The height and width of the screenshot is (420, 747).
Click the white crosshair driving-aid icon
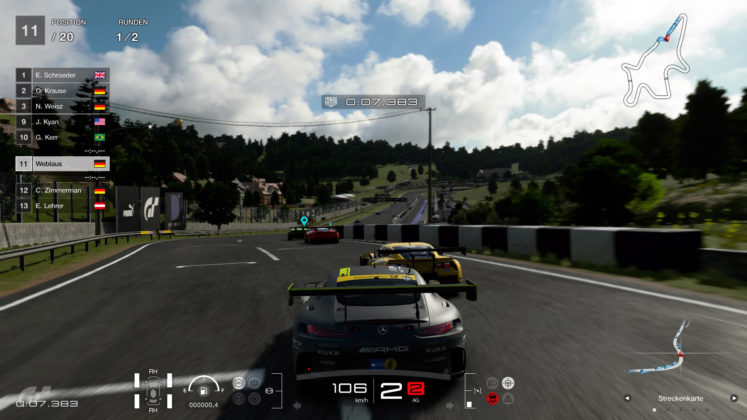pos(508,383)
